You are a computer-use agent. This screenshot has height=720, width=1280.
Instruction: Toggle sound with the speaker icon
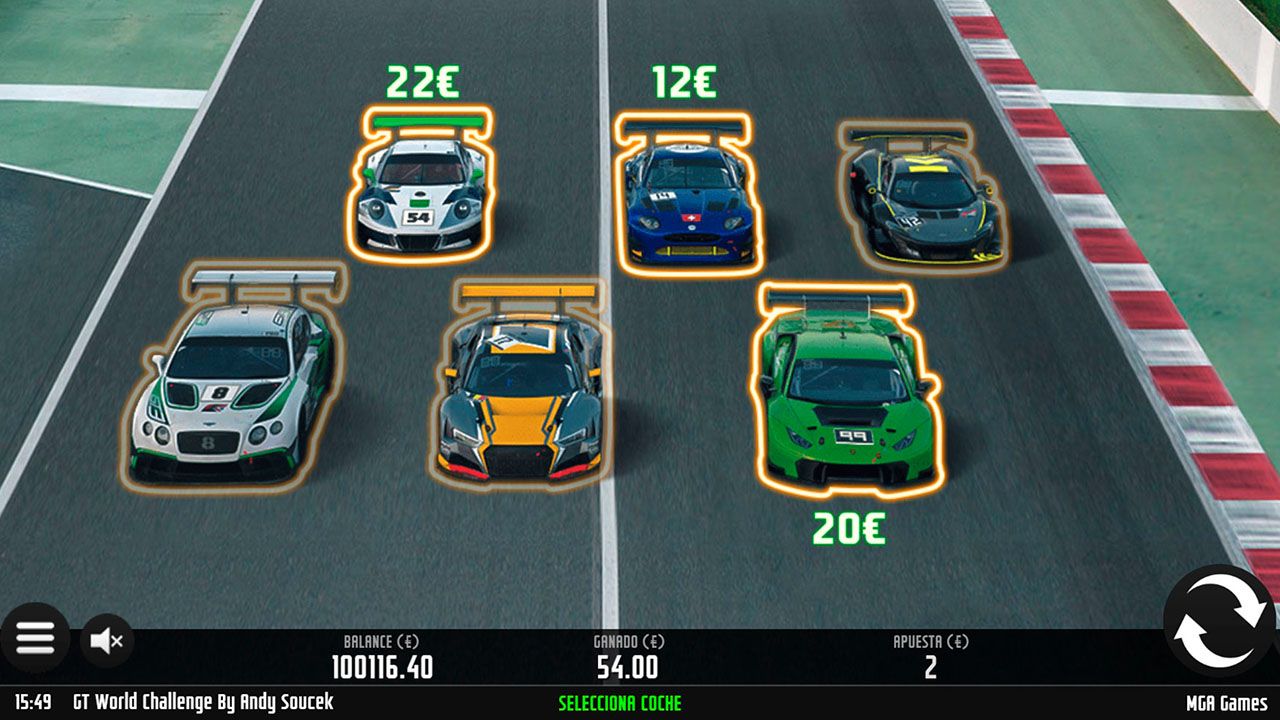pos(105,640)
